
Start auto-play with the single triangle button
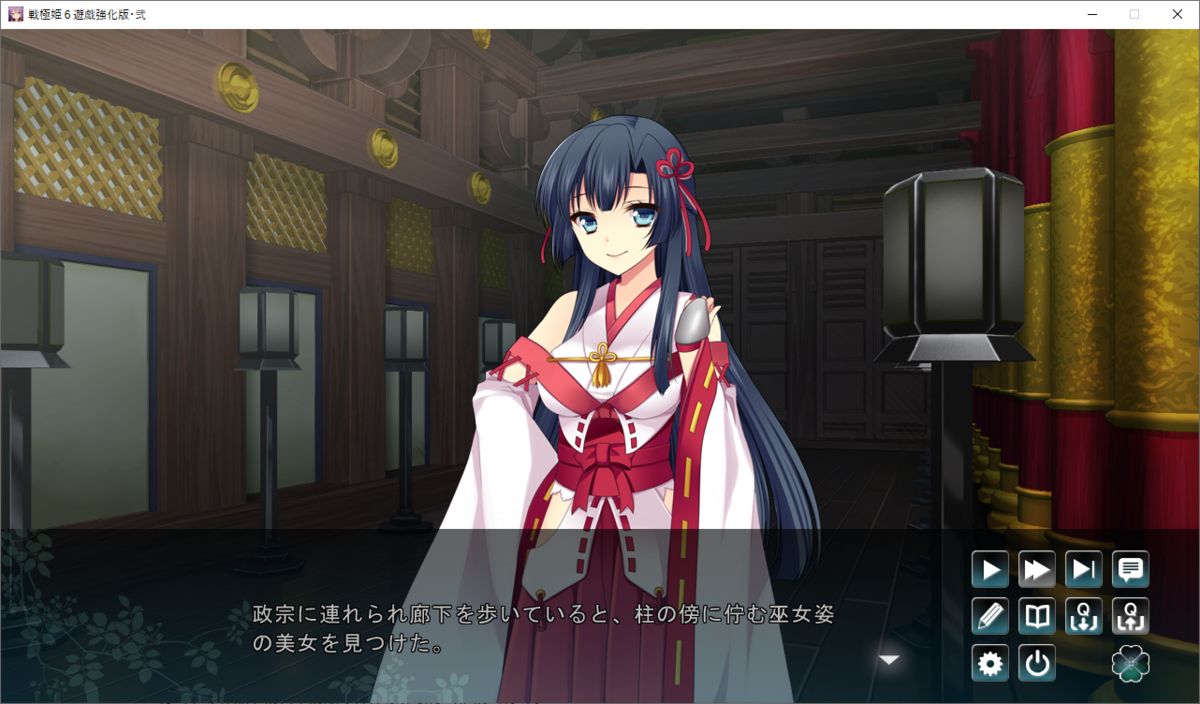pos(990,570)
